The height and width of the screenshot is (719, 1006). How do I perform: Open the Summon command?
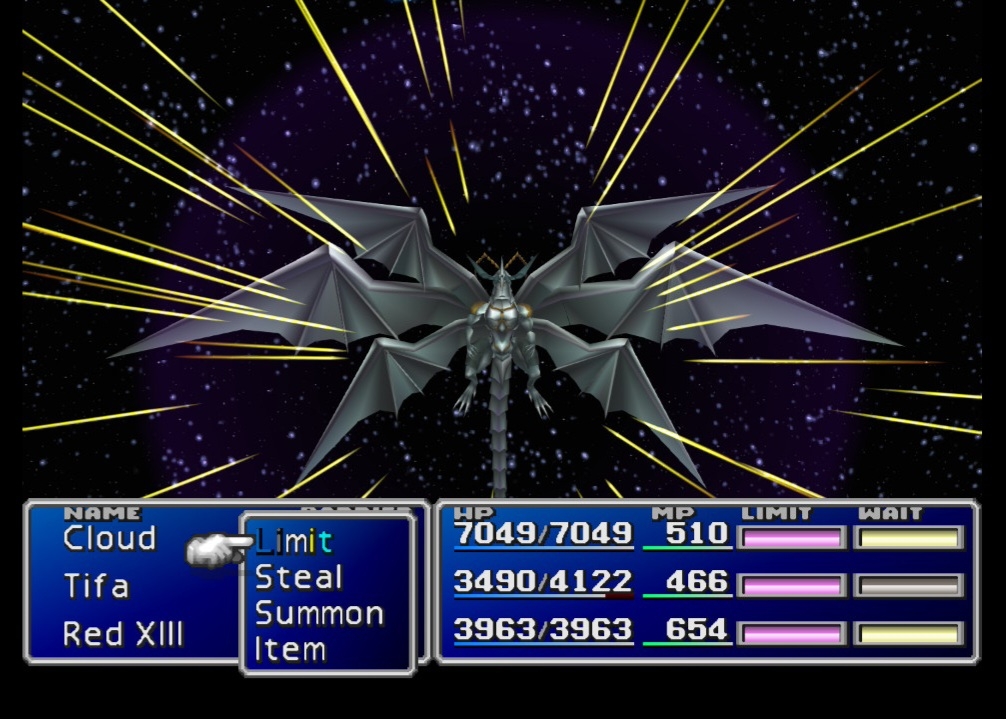319,613
